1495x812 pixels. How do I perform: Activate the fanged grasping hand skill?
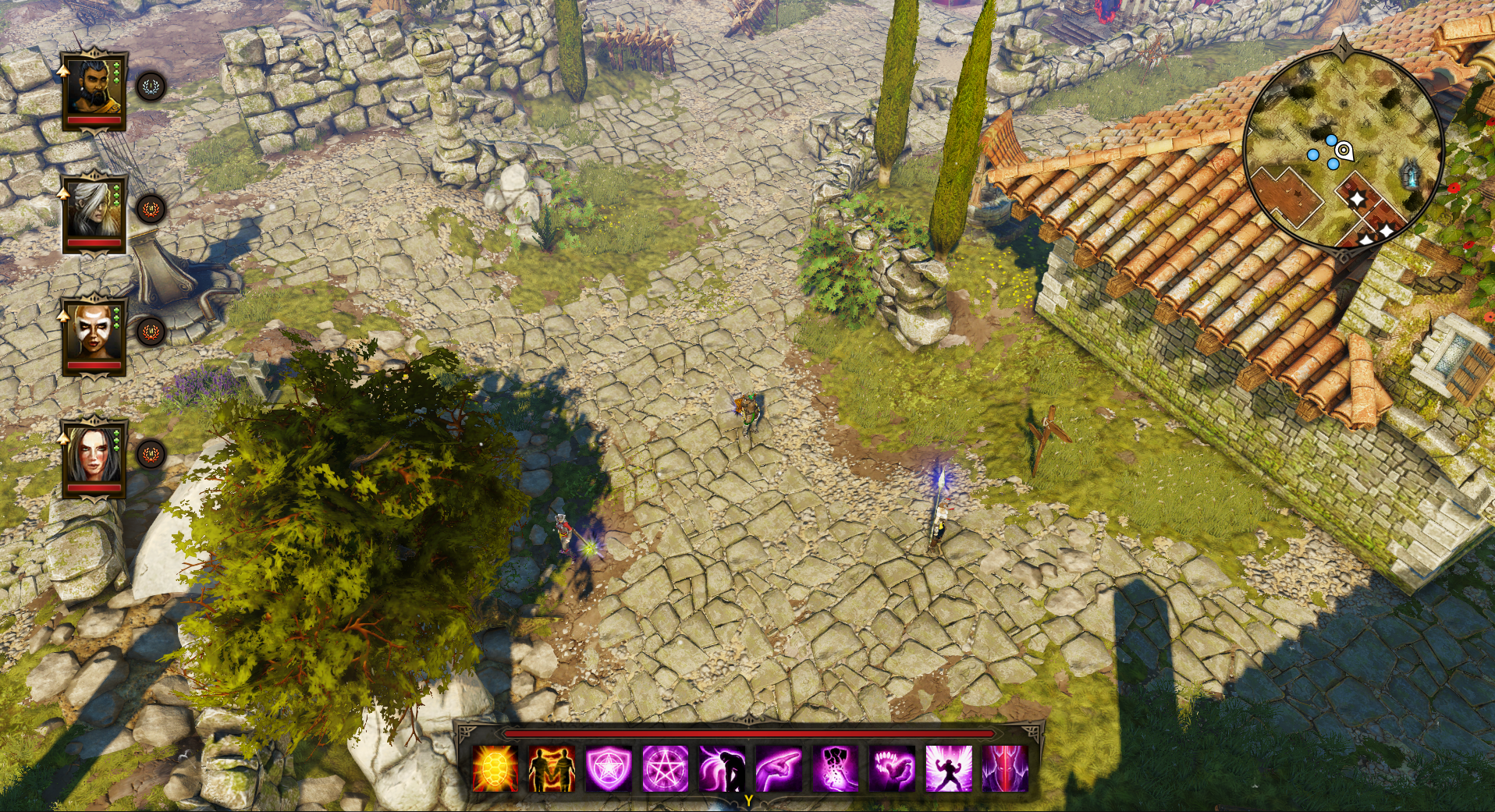point(892,768)
